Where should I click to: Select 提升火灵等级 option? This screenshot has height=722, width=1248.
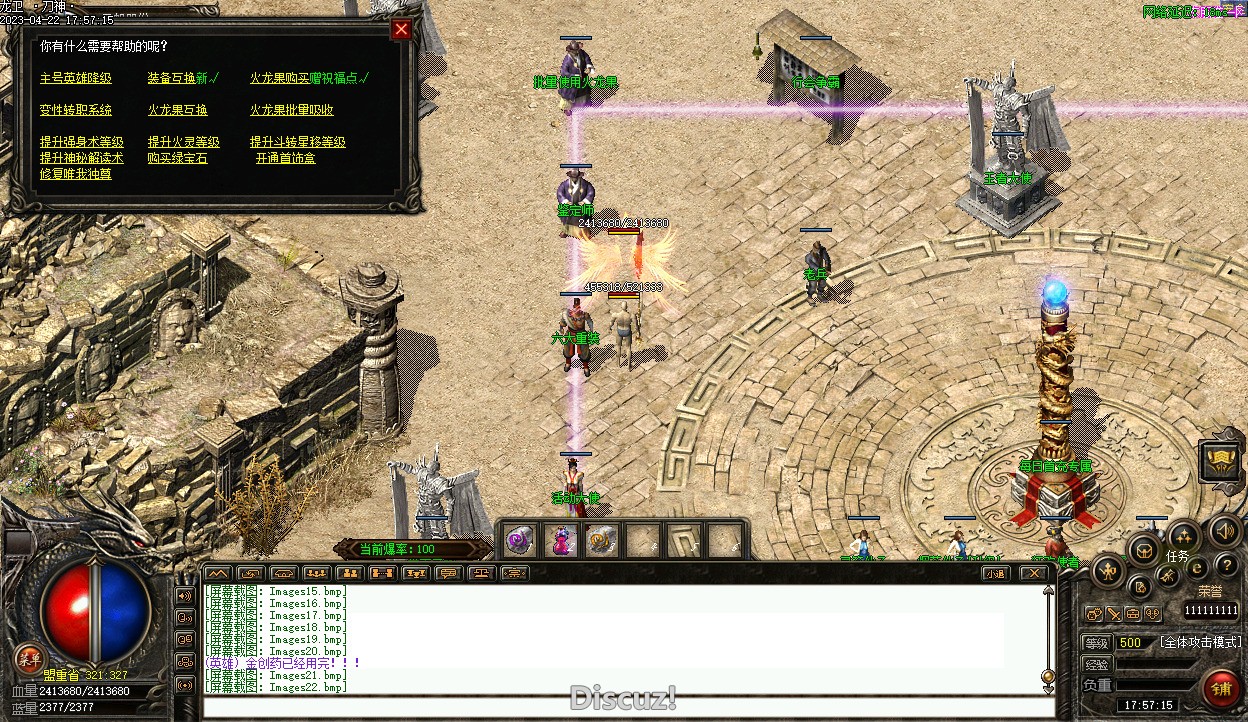coord(184,142)
